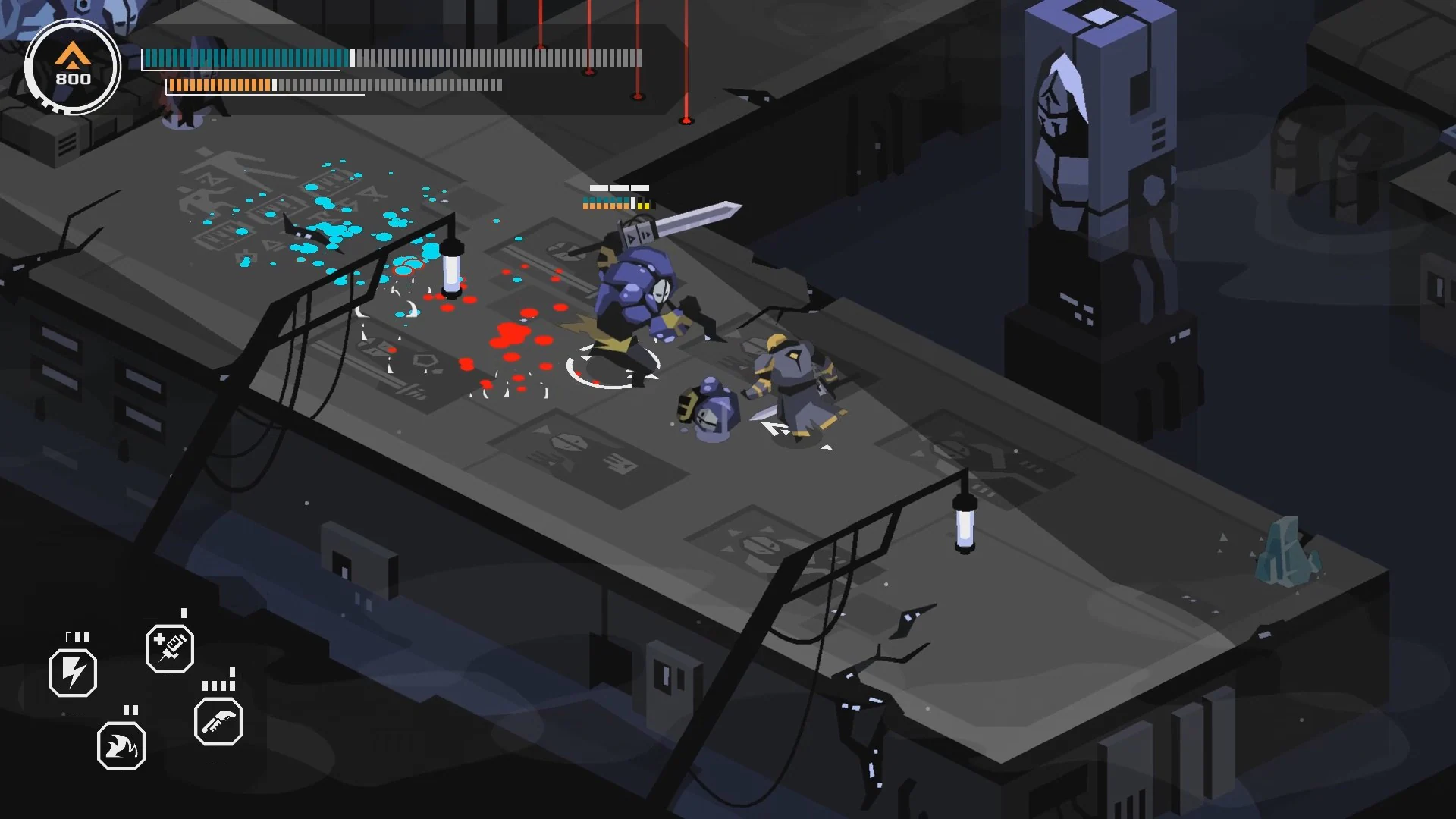
Task: Click the two charge pips above the dash icon
Action: click(130, 709)
